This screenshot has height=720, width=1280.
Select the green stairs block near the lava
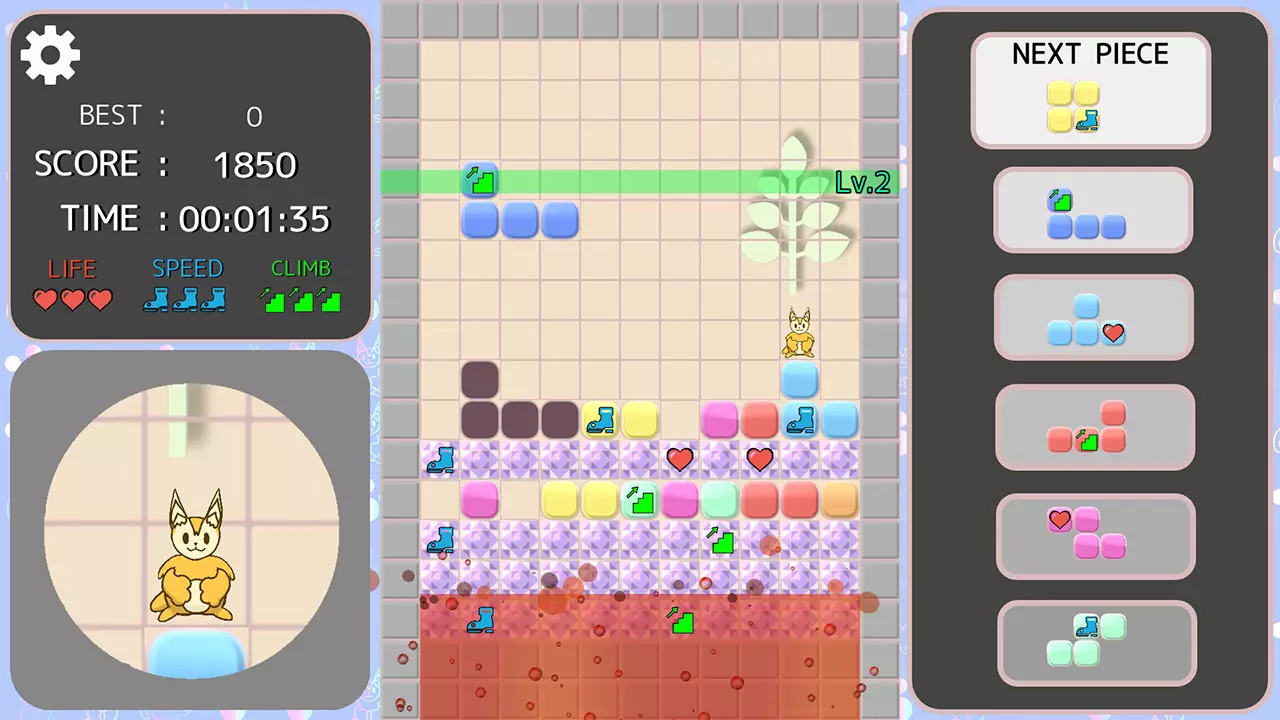click(681, 622)
